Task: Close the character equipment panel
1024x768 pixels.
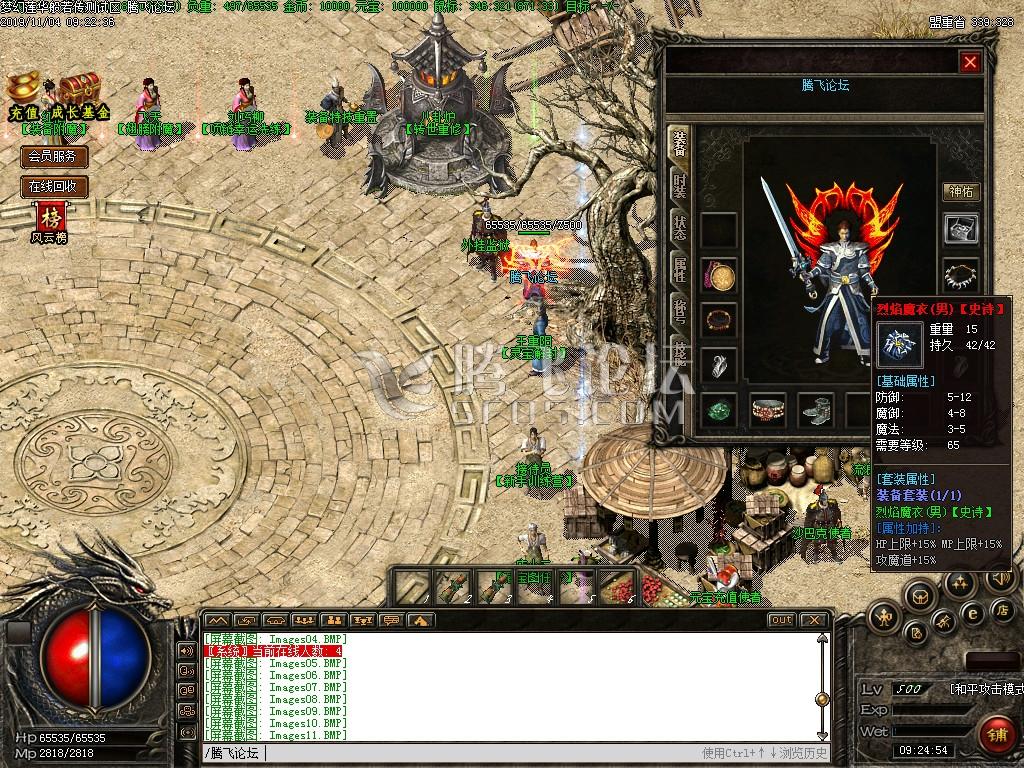Action: (x=969, y=63)
